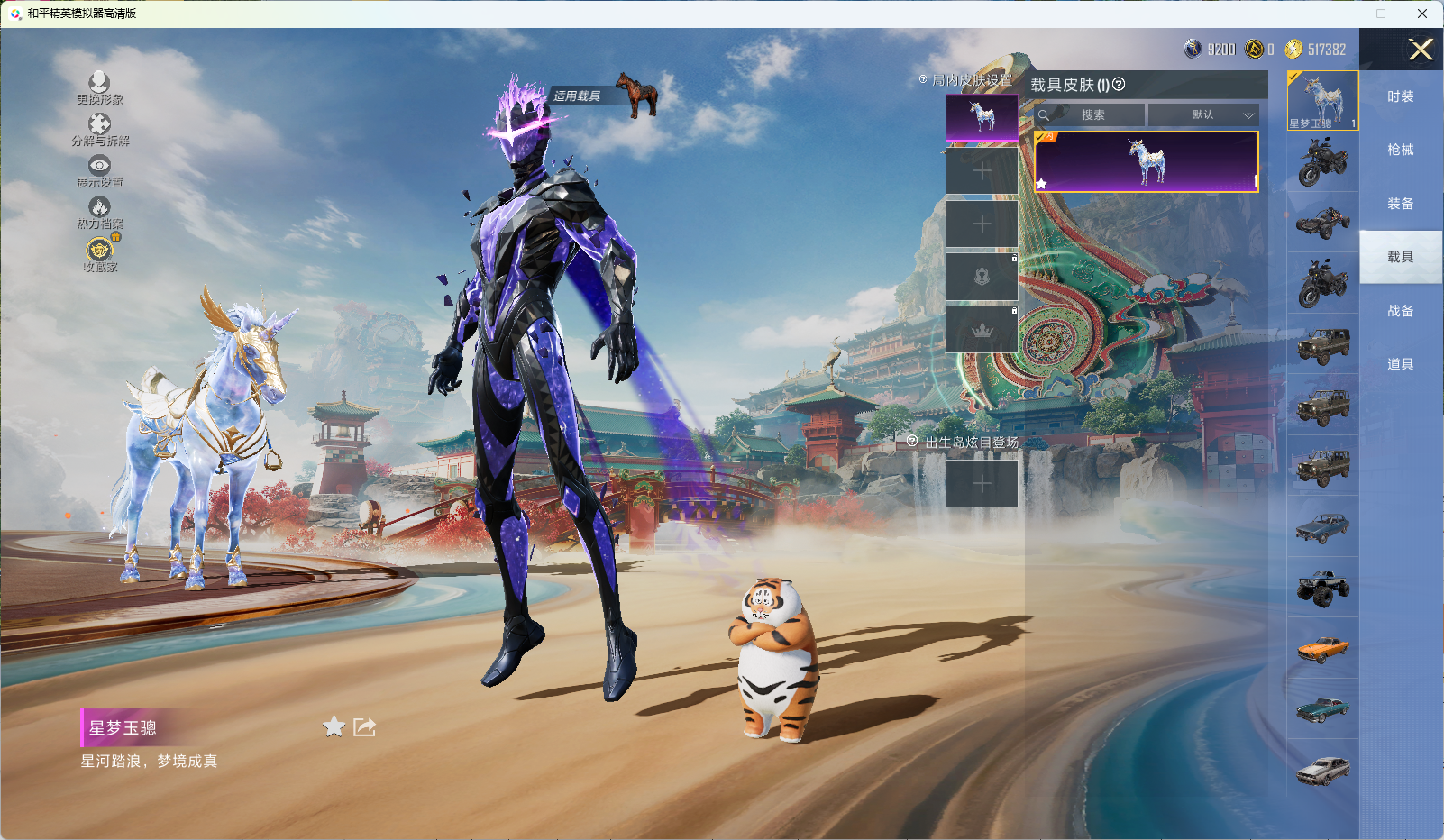The image size is (1444, 840).
Task: Open the 收藏家 badge
Action: 99,250
